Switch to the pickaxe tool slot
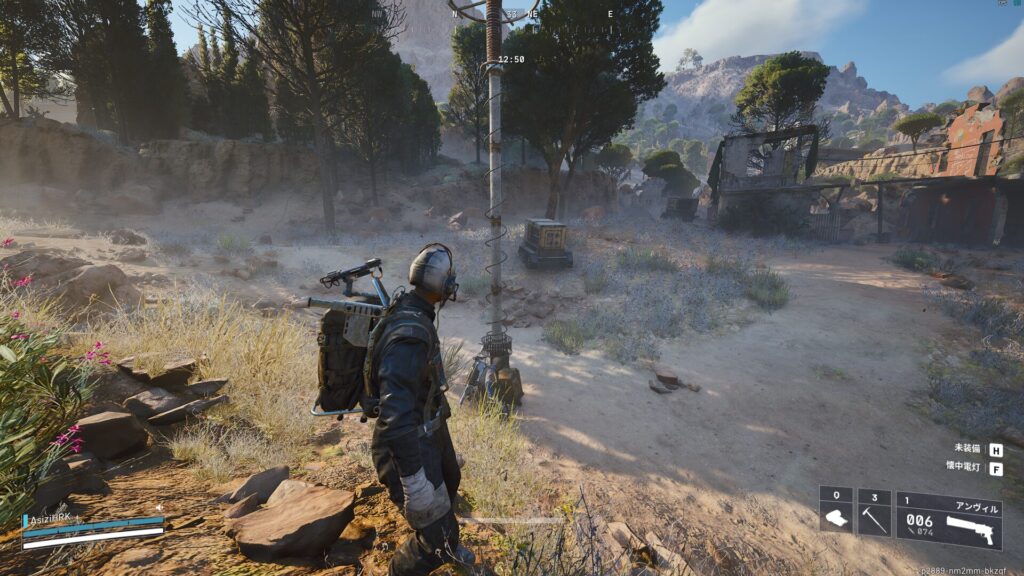The image size is (1024, 576). click(x=874, y=513)
